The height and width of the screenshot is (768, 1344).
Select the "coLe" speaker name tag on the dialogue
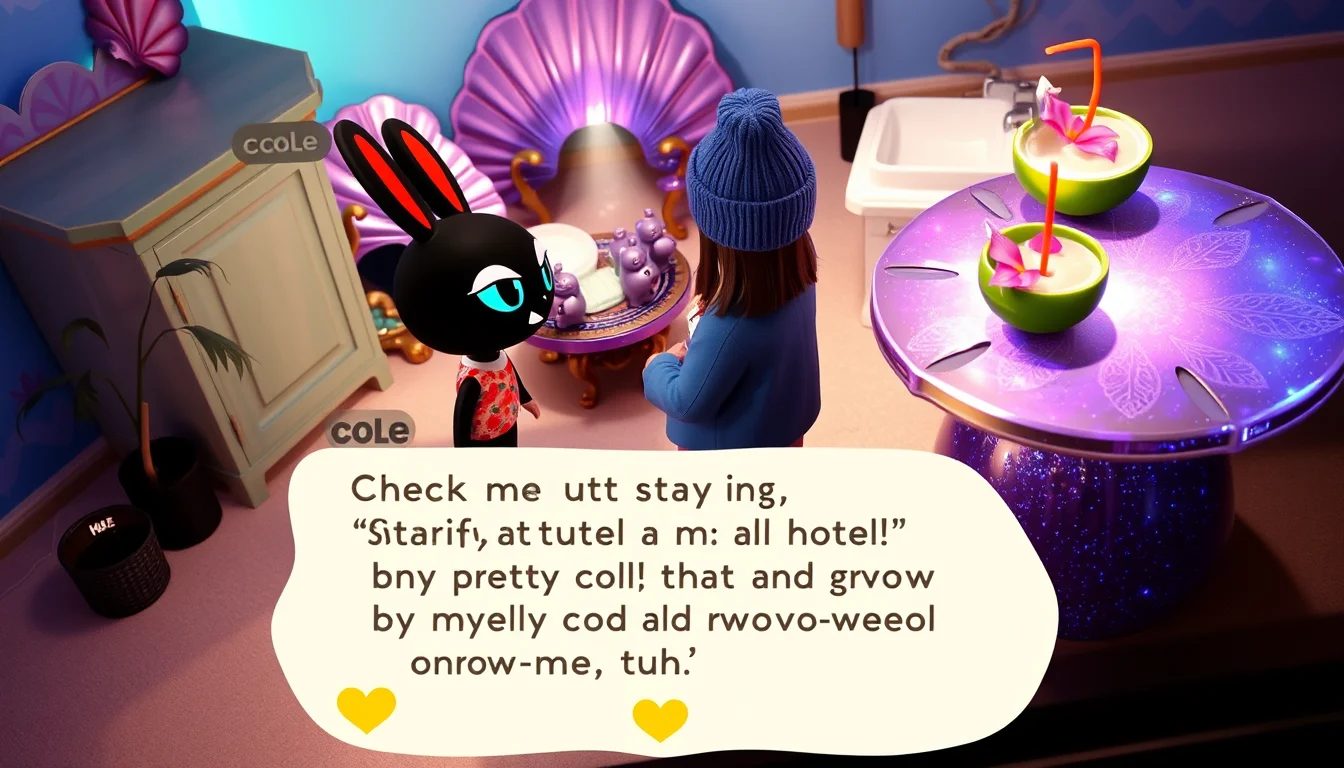click(x=370, y=431)
